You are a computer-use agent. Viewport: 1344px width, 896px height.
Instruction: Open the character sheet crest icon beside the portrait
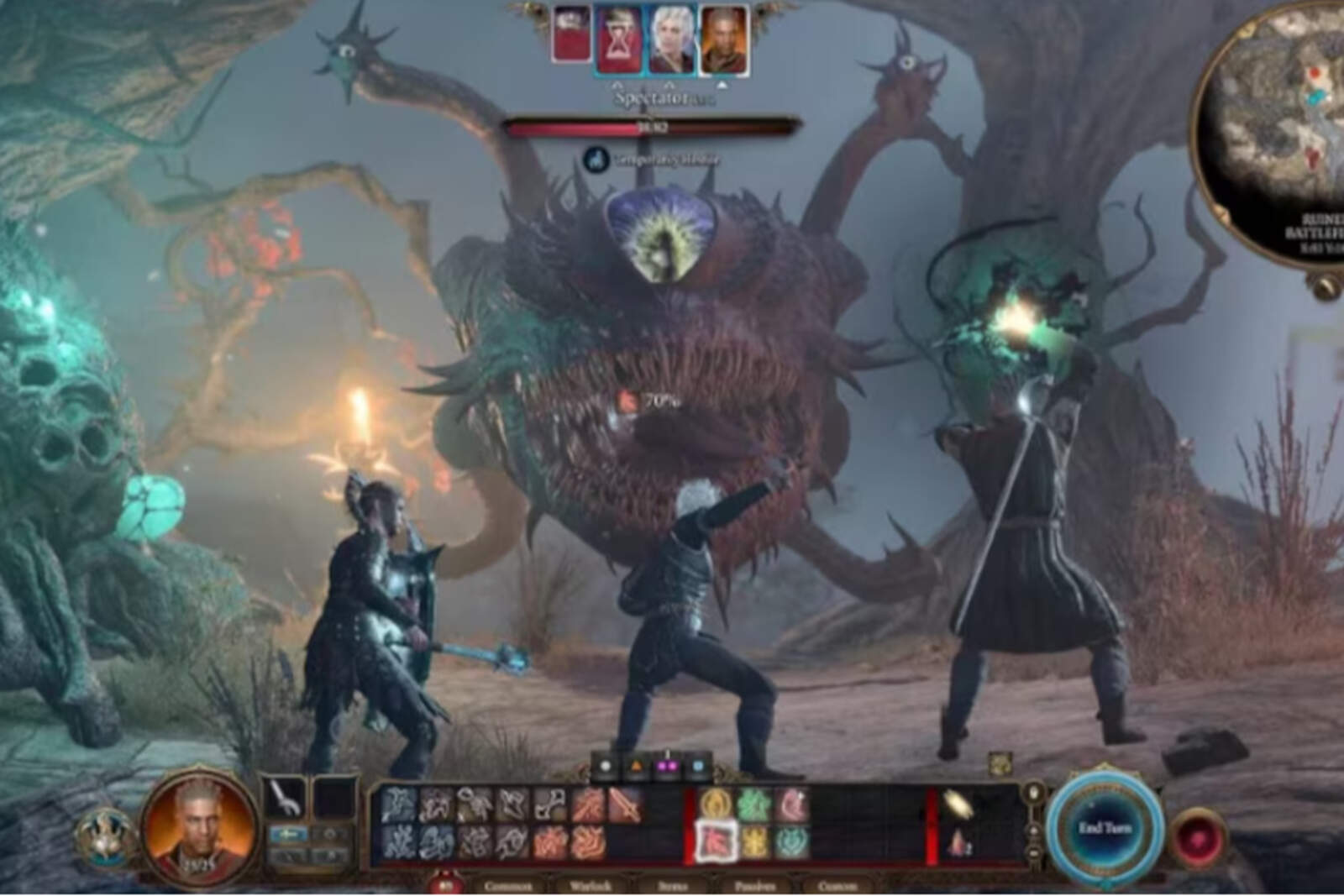point(105,837)
